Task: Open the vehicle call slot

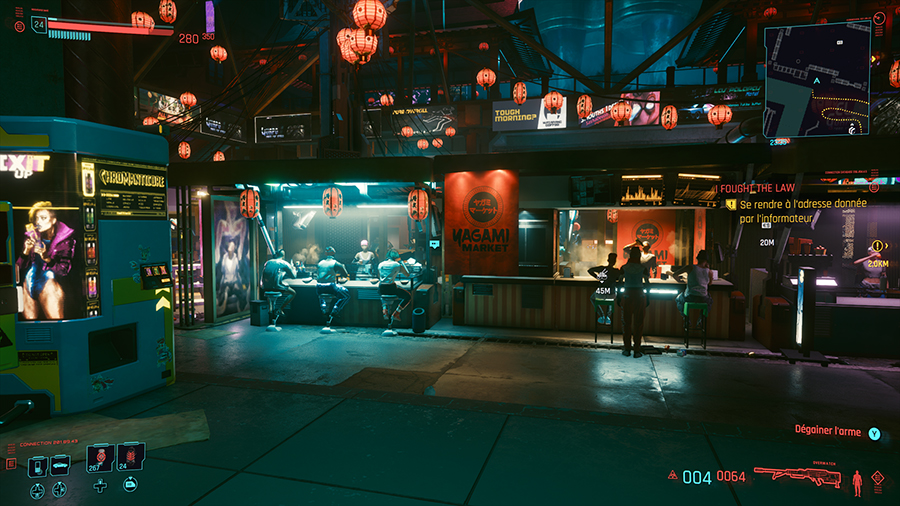Action: coord(60,466)
